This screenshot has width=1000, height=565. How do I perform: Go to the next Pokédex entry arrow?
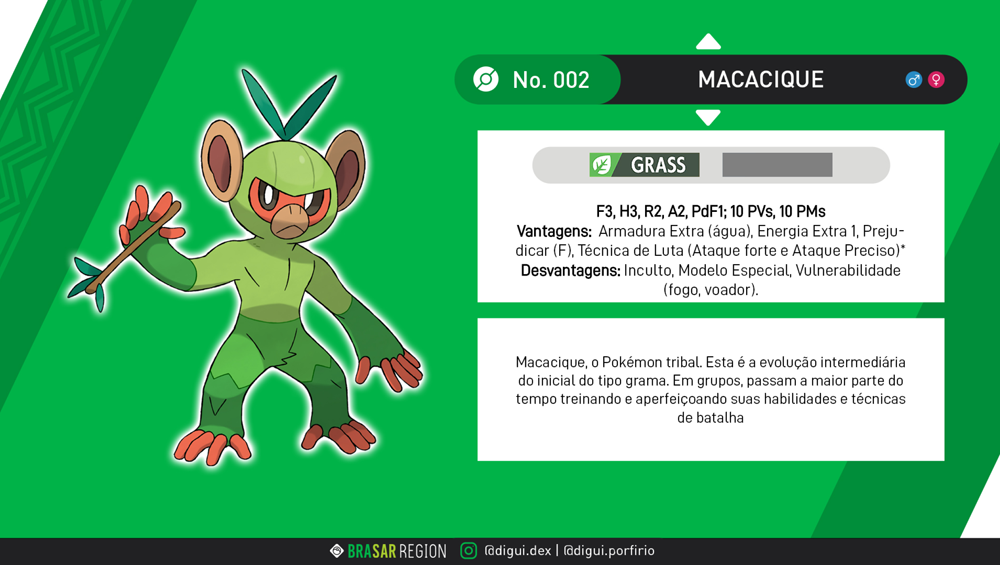(708, 117)
